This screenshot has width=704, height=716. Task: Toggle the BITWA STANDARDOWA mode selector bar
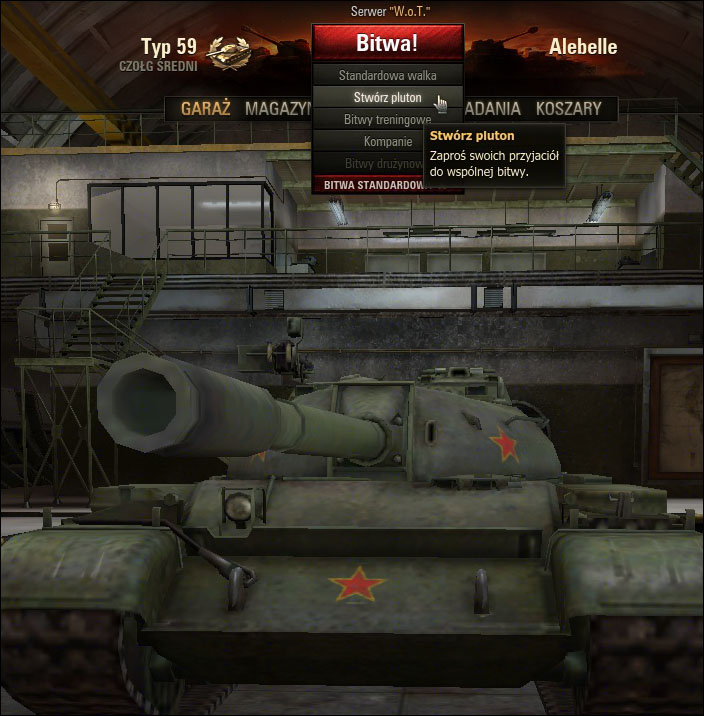click(x=375, y=185)
